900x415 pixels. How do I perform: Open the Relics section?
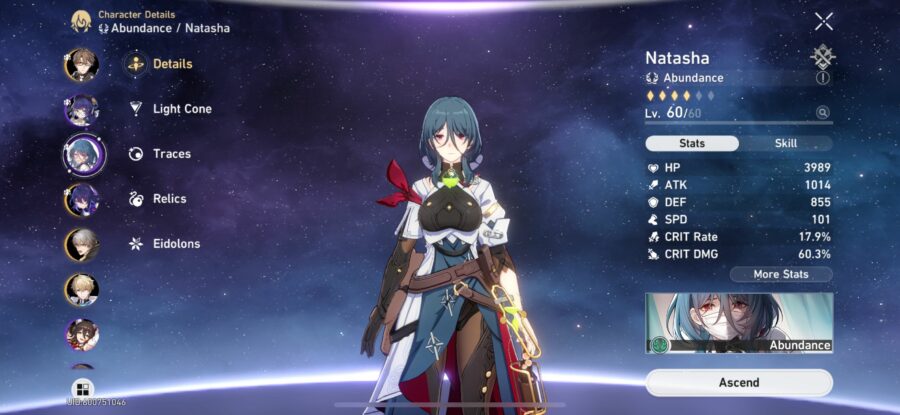tap(169, 199)
